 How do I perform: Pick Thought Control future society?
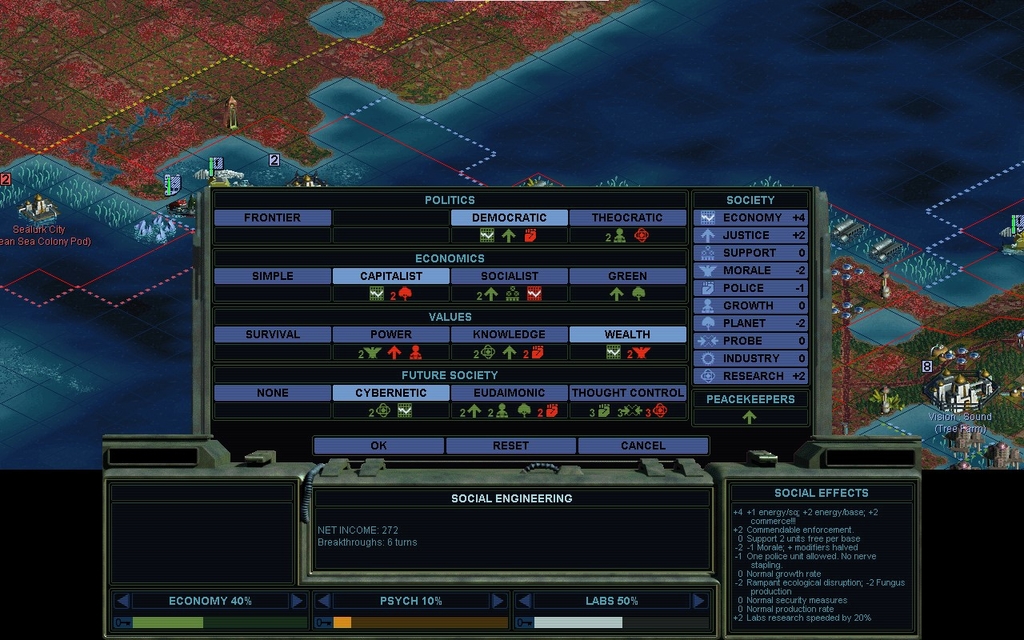tap(627, 393)
